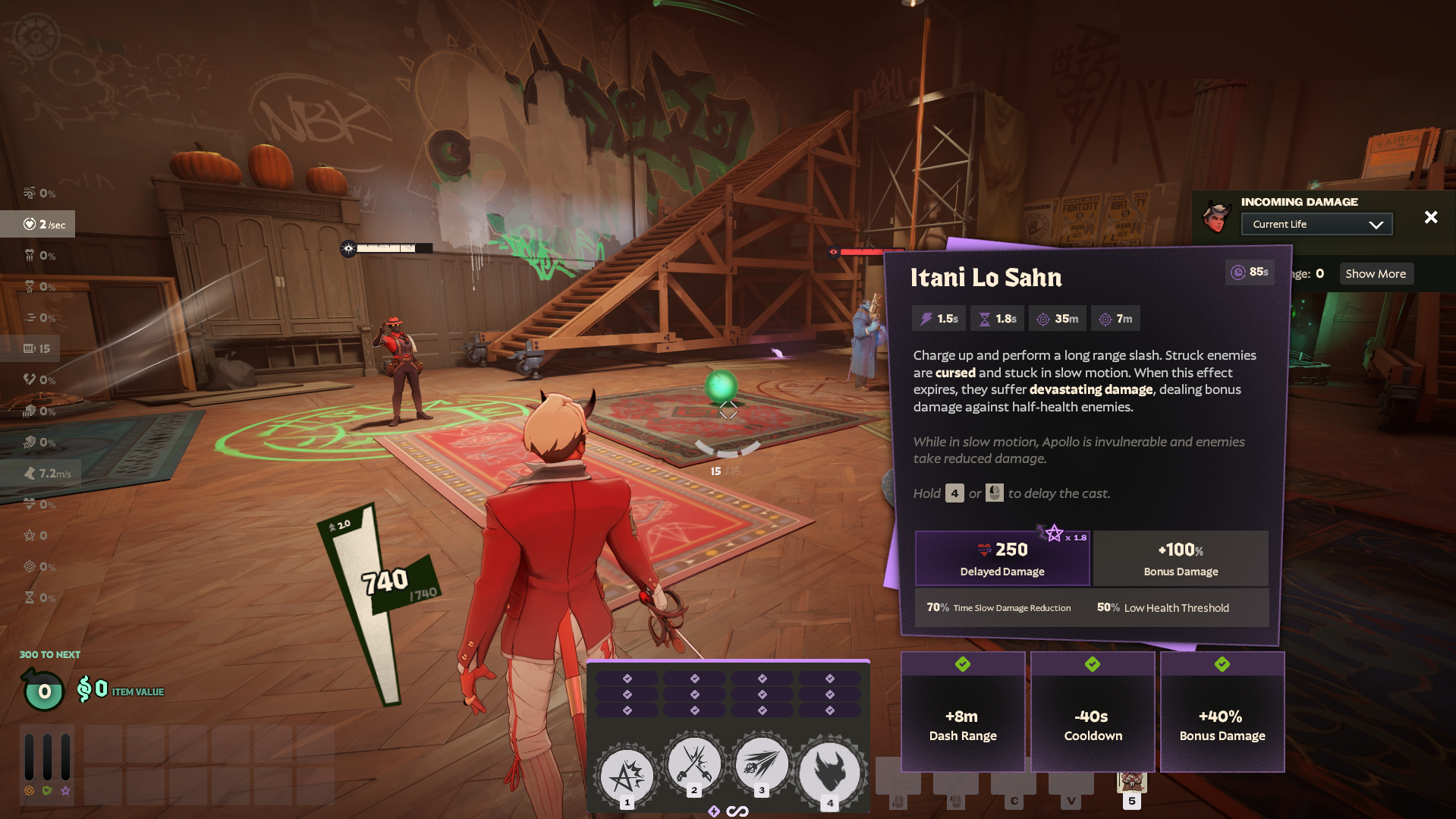
Task: Expand Show More in the Incoming Damage panel
Action: [1376, 273]
